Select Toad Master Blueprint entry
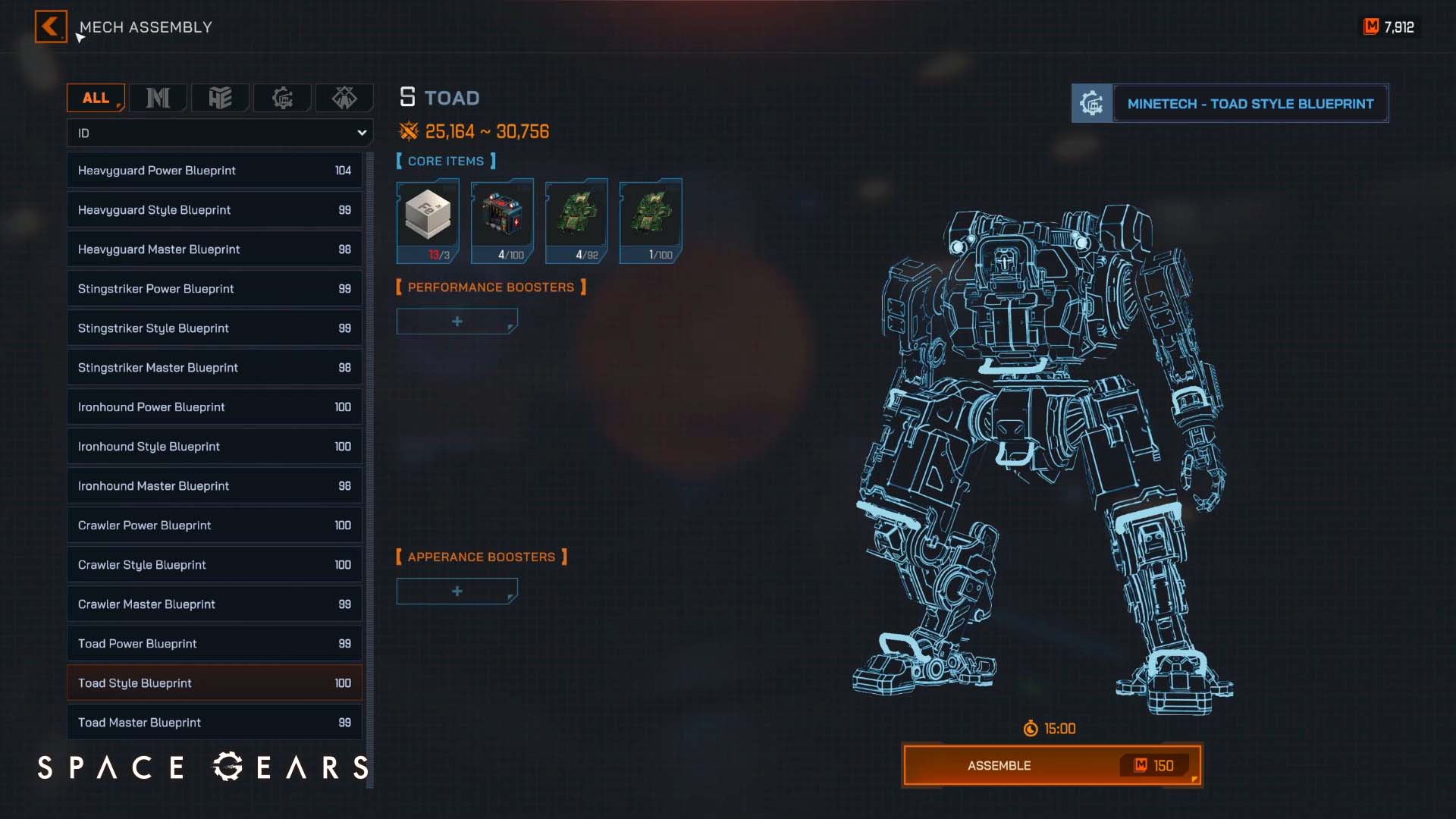The height and width of the screenshot is (819, 1456). tap(214, 723)
